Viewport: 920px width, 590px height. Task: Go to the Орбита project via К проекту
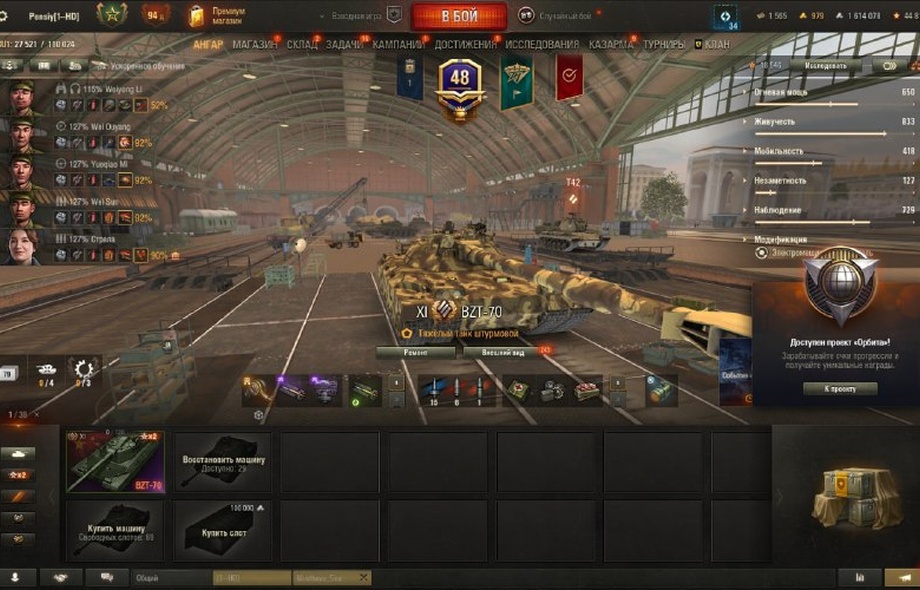click(840, 388)
